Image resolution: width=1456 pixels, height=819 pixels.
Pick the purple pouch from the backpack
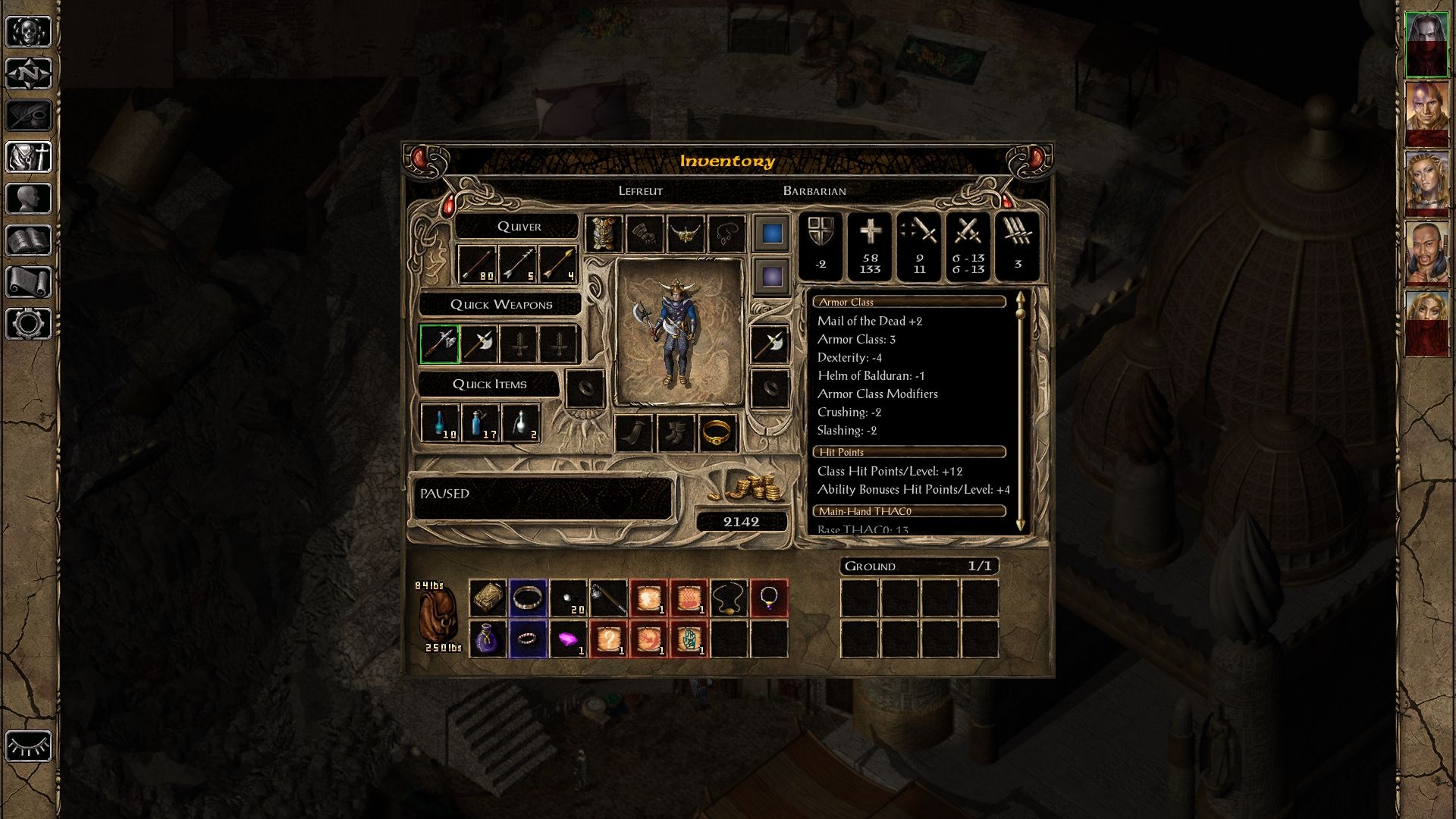click(x=488, y=639)
